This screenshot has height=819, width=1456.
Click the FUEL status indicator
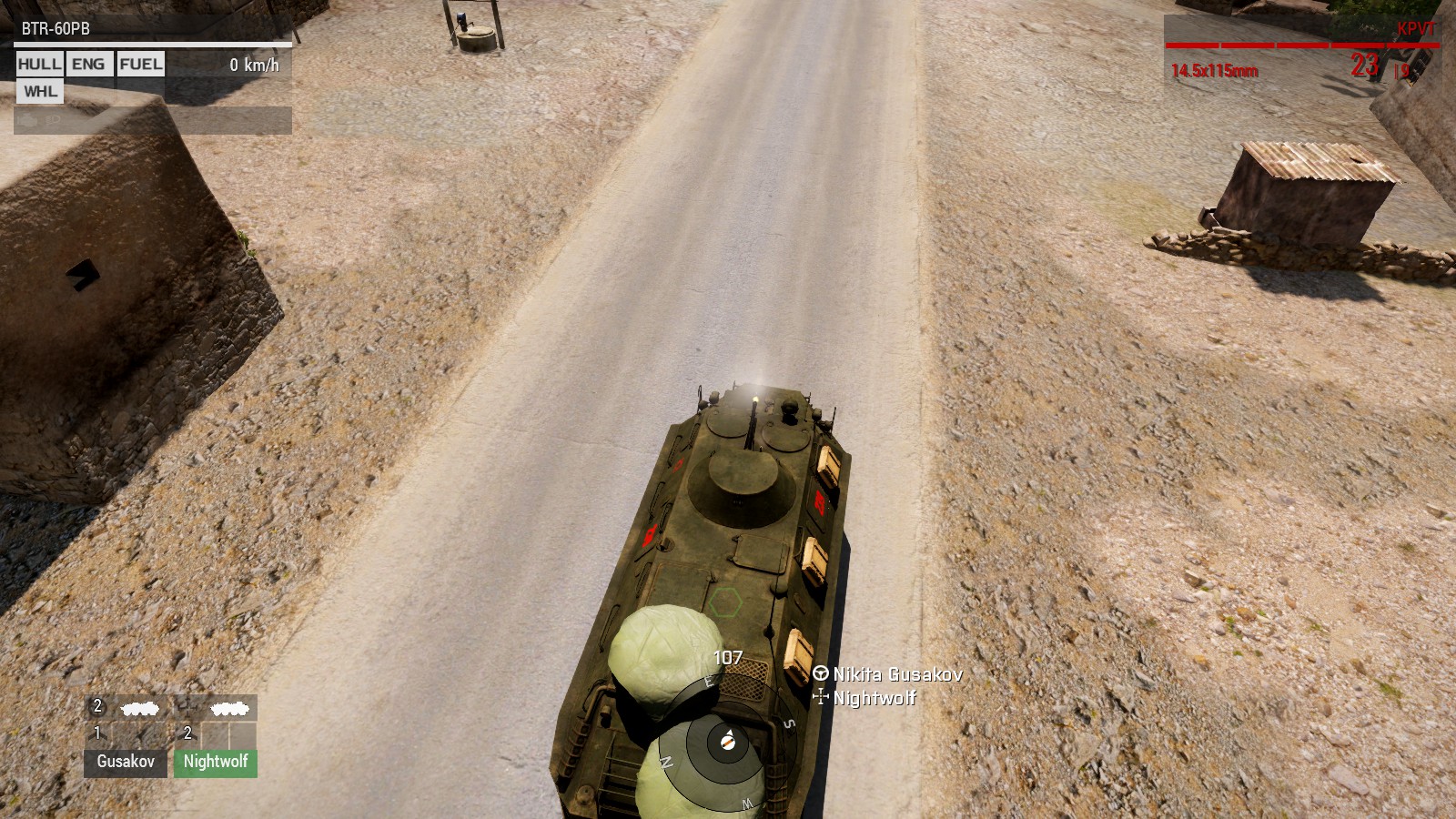(x=141, y=65)
